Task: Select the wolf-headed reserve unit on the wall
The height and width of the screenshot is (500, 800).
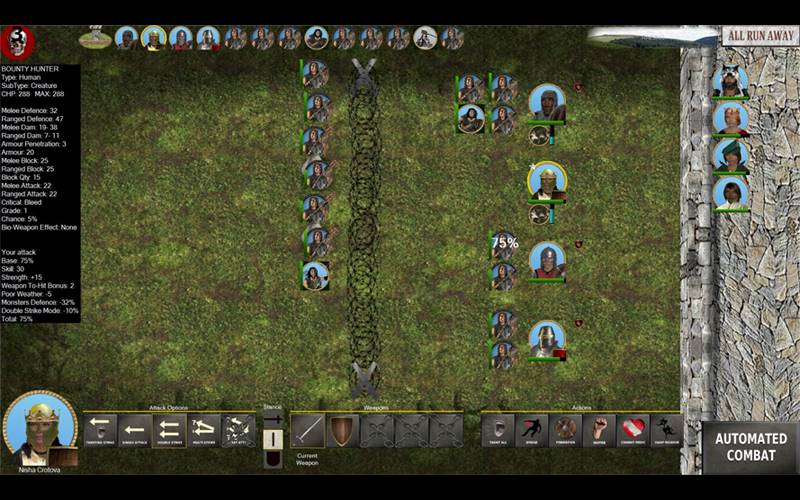Action: point(730,80)
